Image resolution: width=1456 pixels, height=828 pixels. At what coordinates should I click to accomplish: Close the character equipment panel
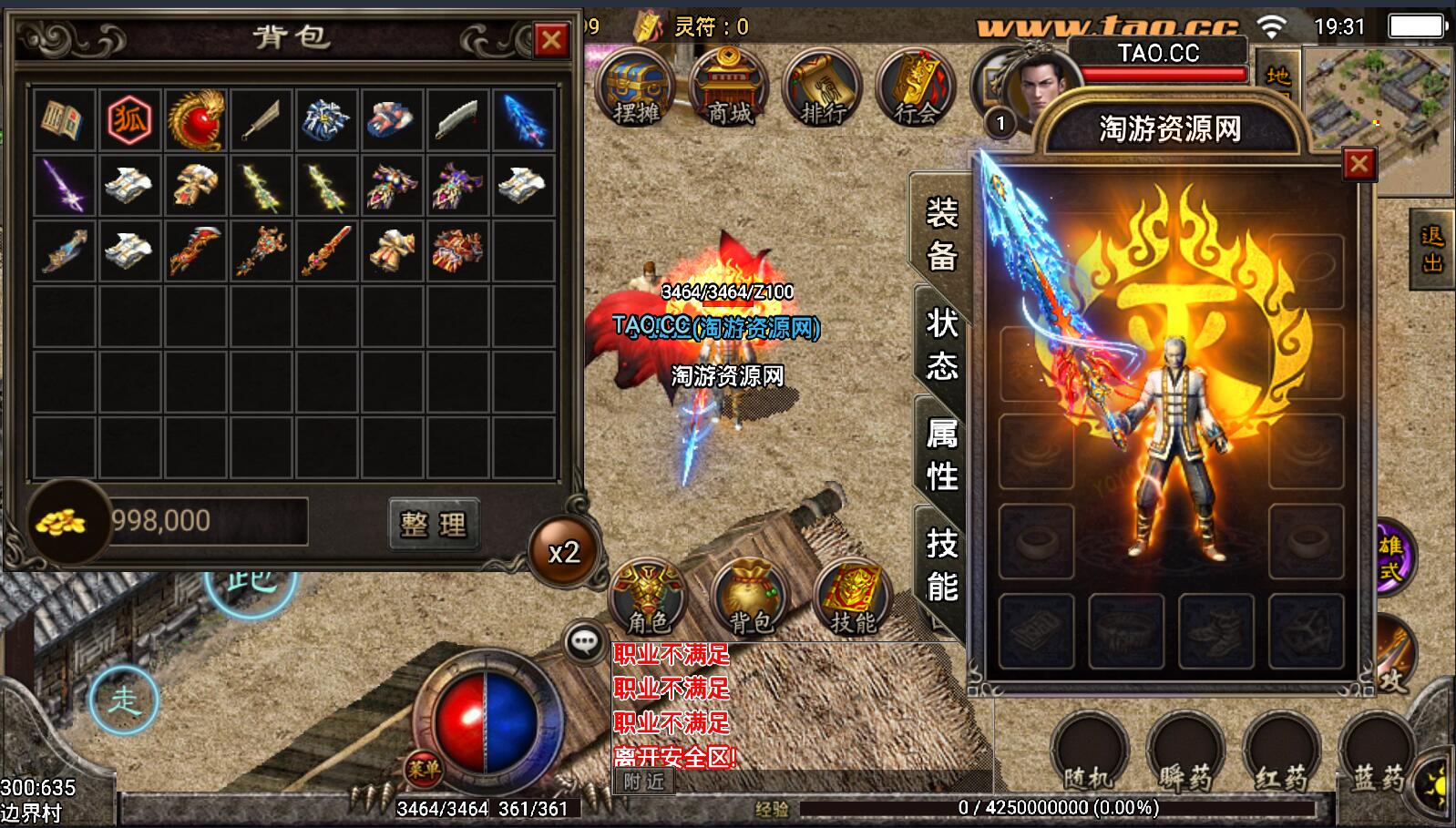click(1359, 164)
